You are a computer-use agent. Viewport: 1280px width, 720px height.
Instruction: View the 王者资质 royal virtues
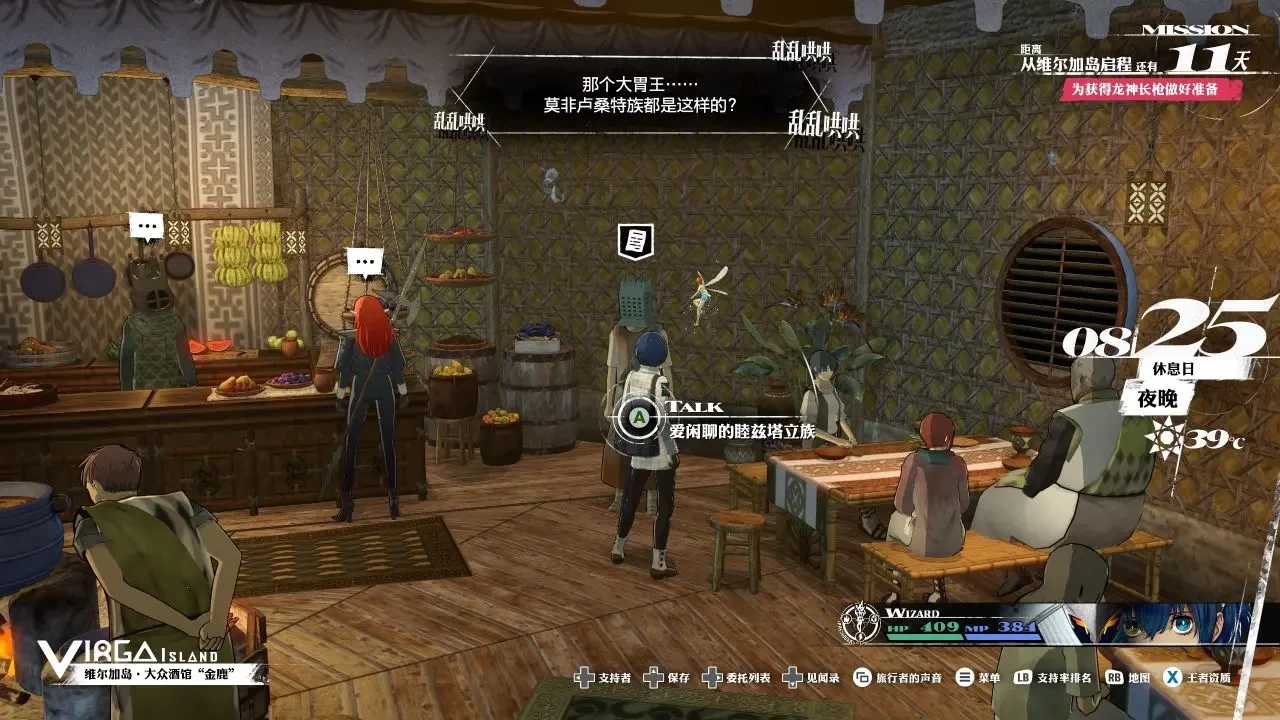1198,678
